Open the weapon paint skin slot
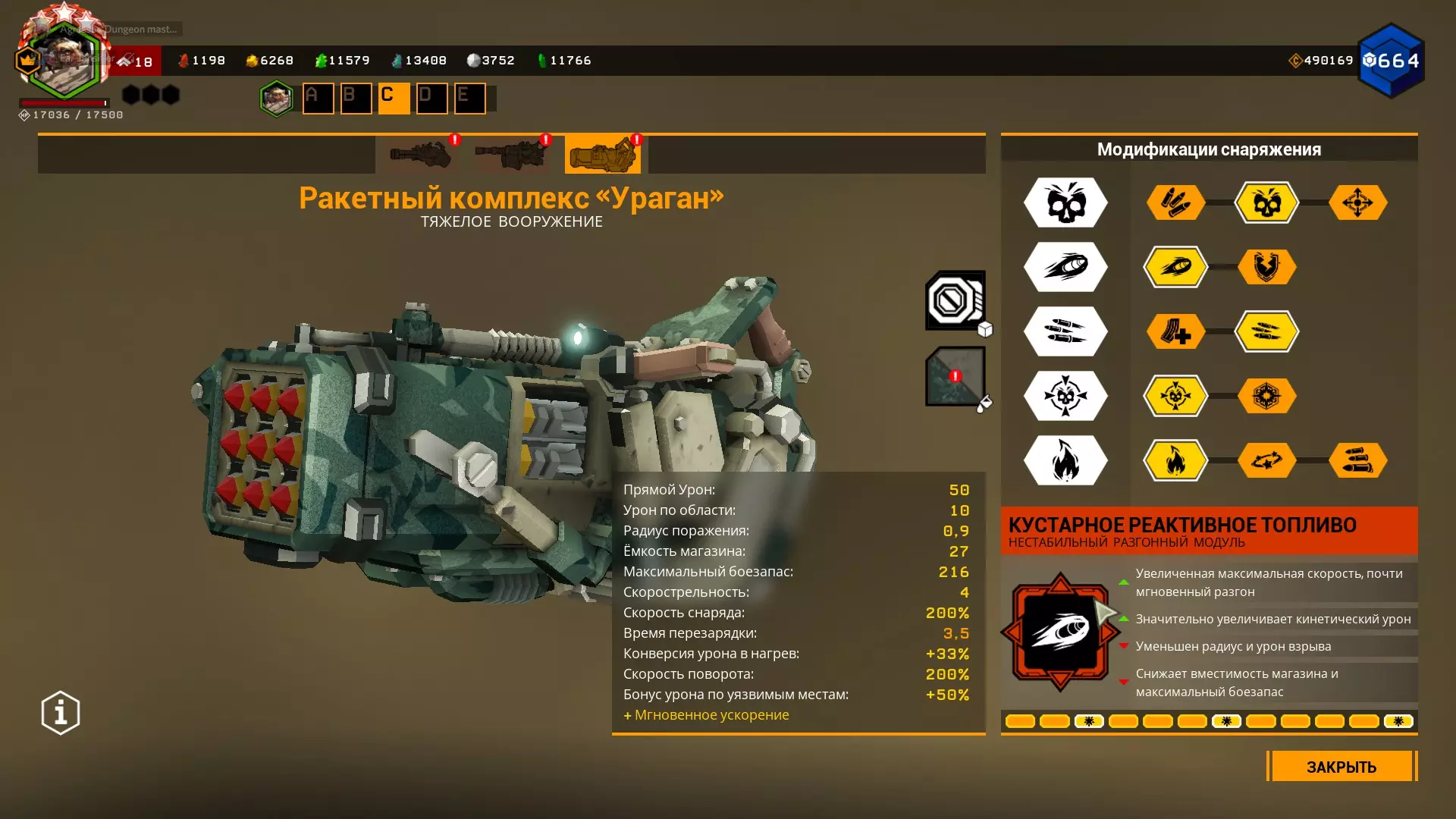The image size is (1456, 819). (955, 376)
